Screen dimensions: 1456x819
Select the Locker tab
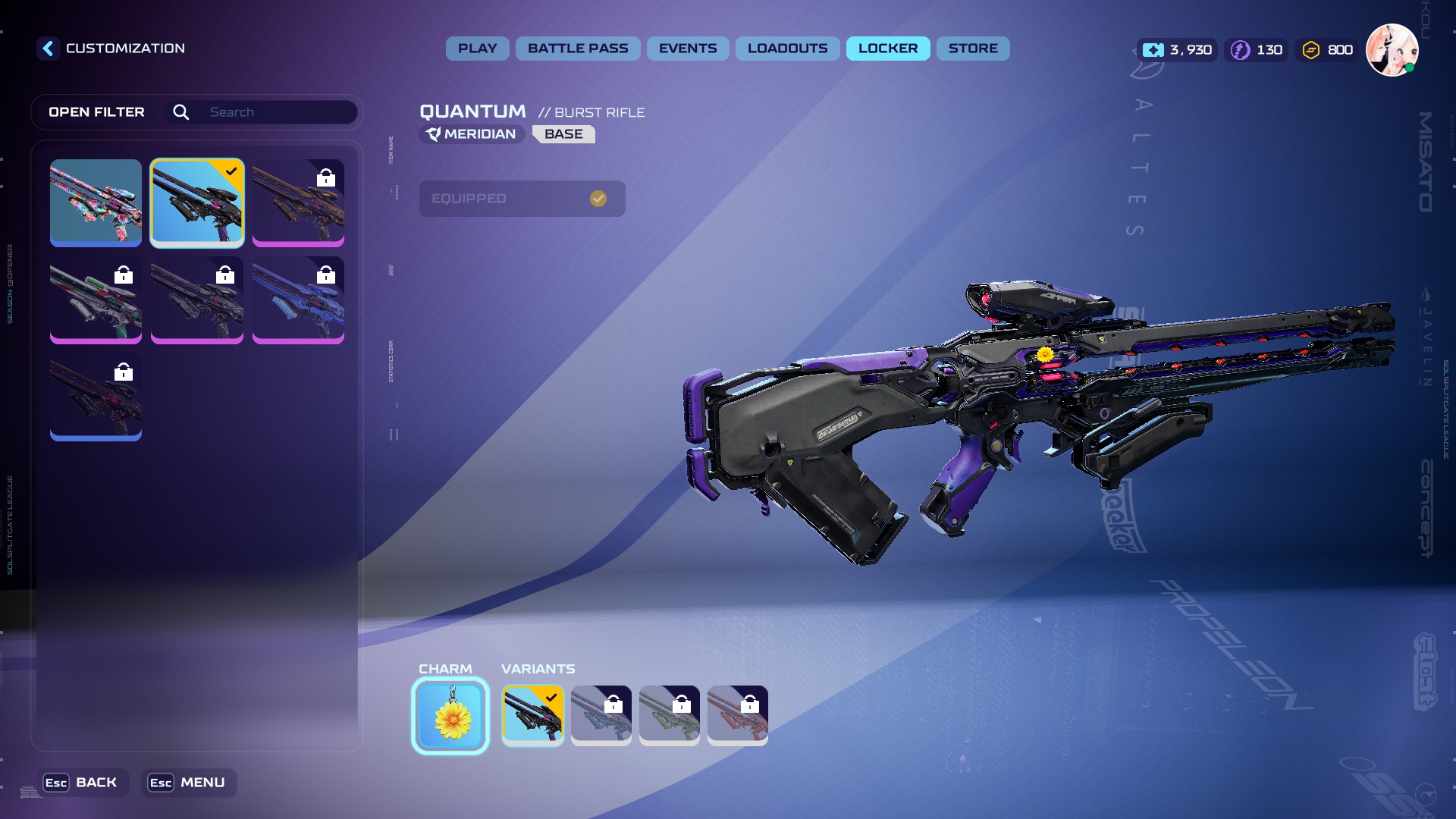[887, 49]
